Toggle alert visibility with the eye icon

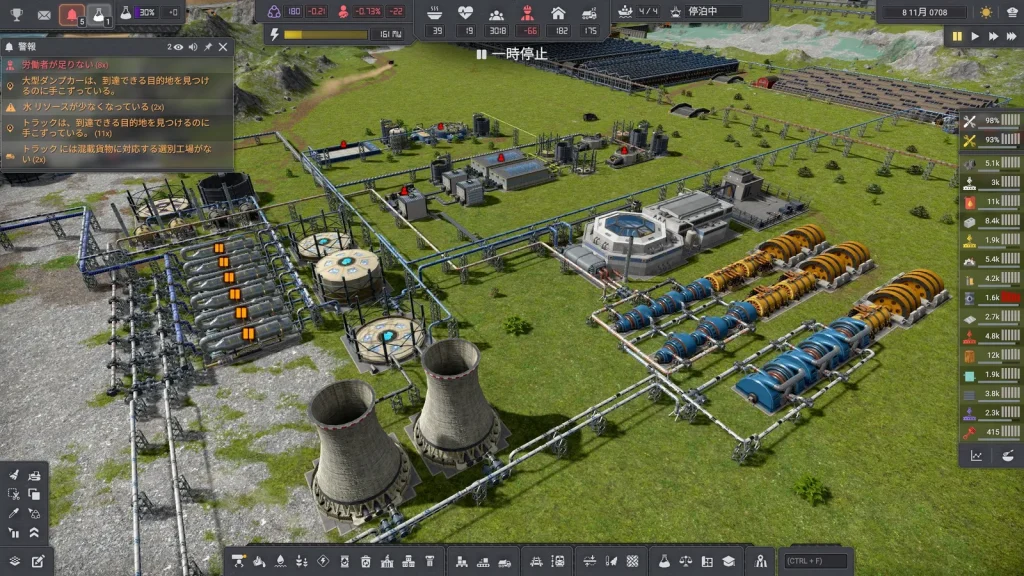point(177,47)
